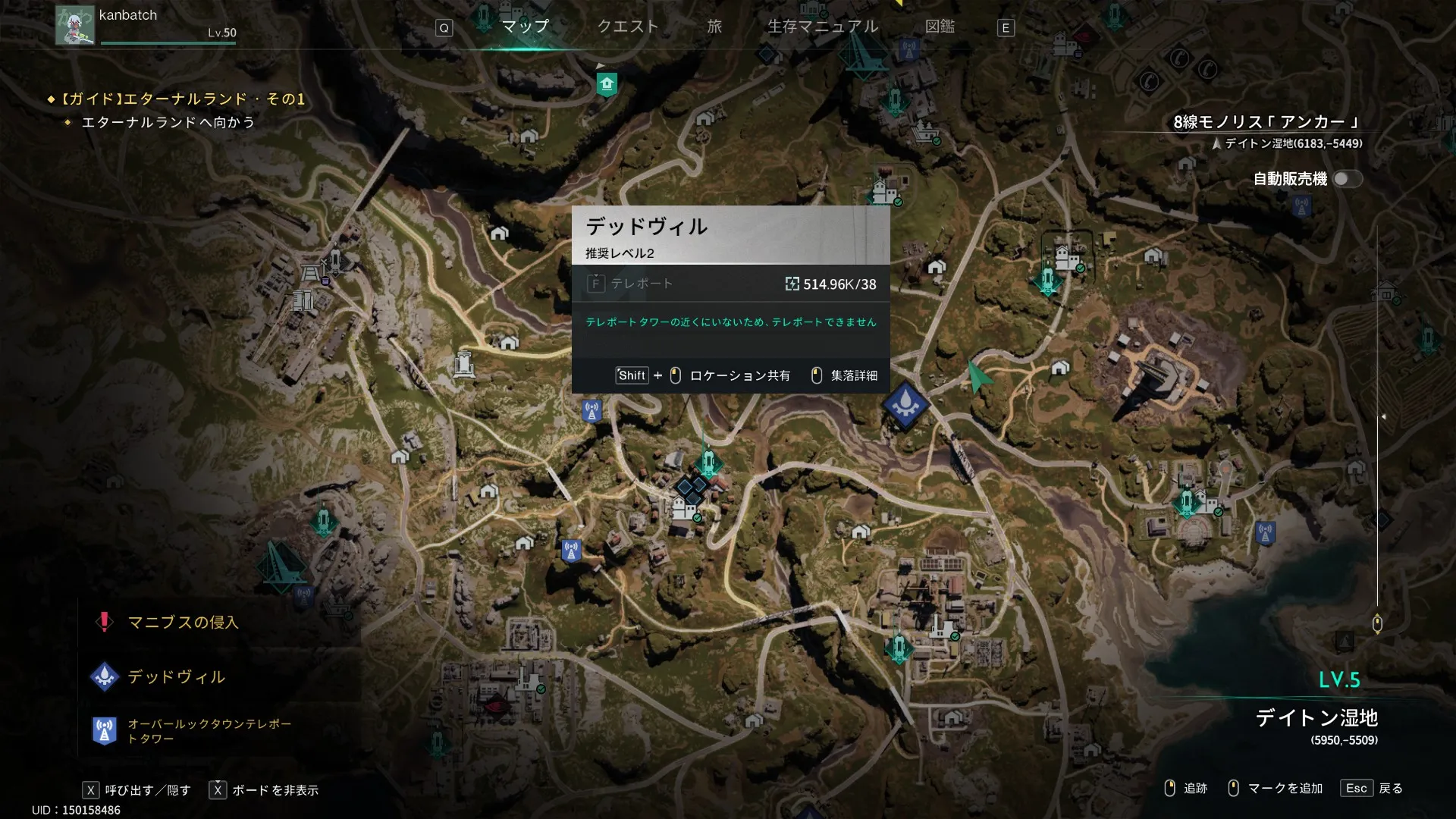Click the kanbatch player avatar
Screen dimensions: 1456x819
pyautogui.click(x=74, y=26)
